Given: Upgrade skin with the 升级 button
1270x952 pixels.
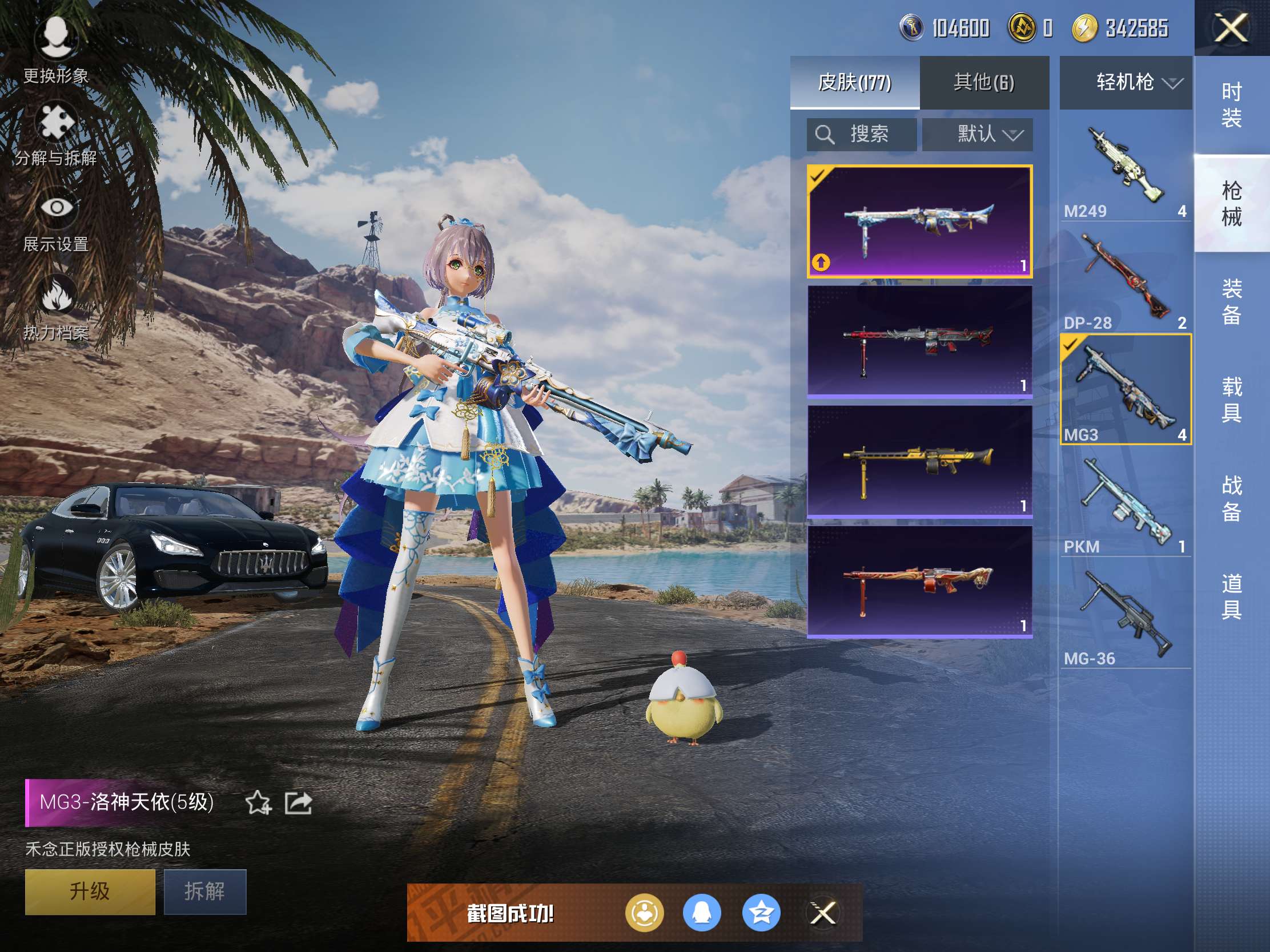Looking at the screenshot, I should [90, 891].
